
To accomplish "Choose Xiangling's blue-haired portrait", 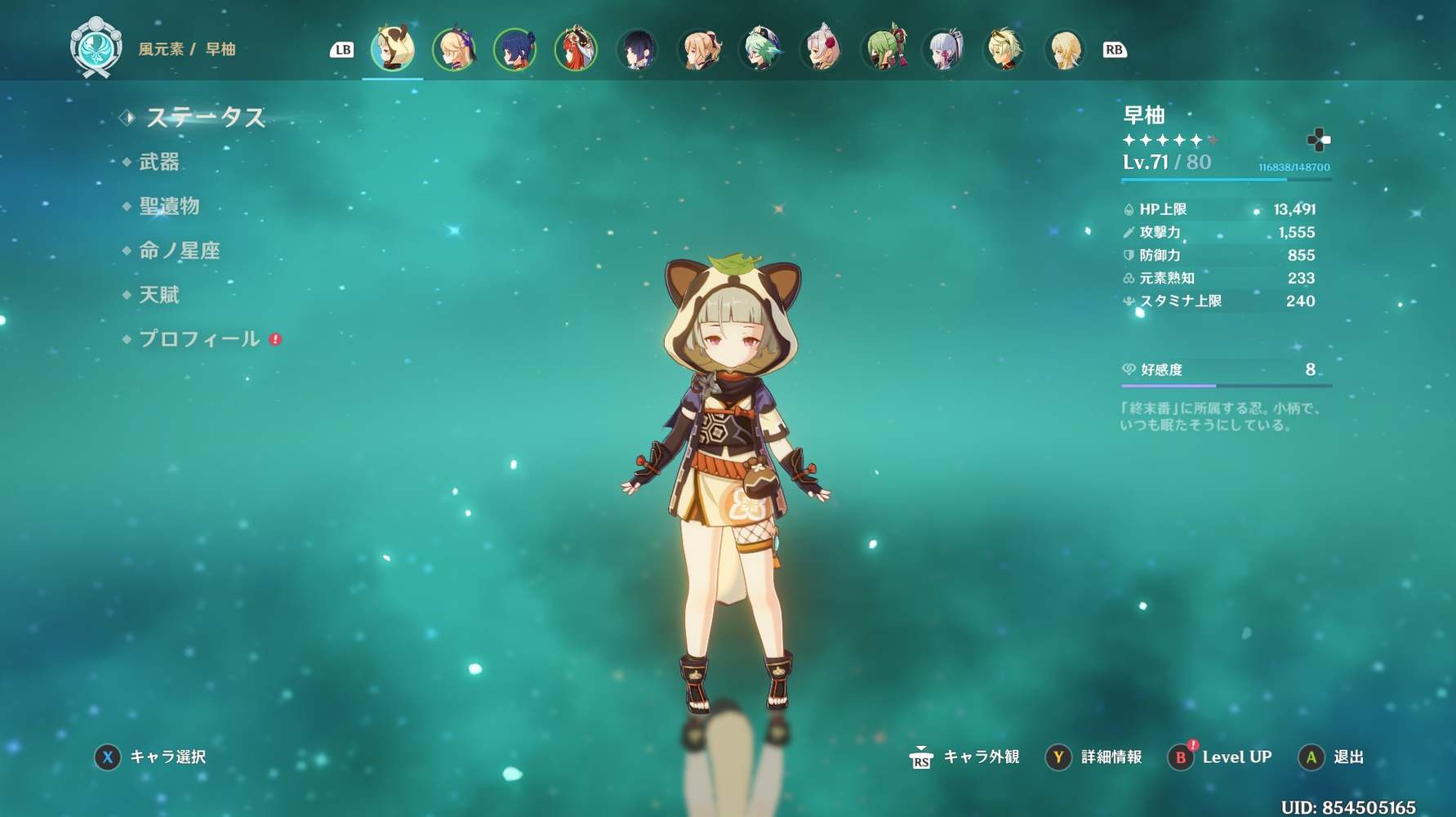I will pos(514,49).
